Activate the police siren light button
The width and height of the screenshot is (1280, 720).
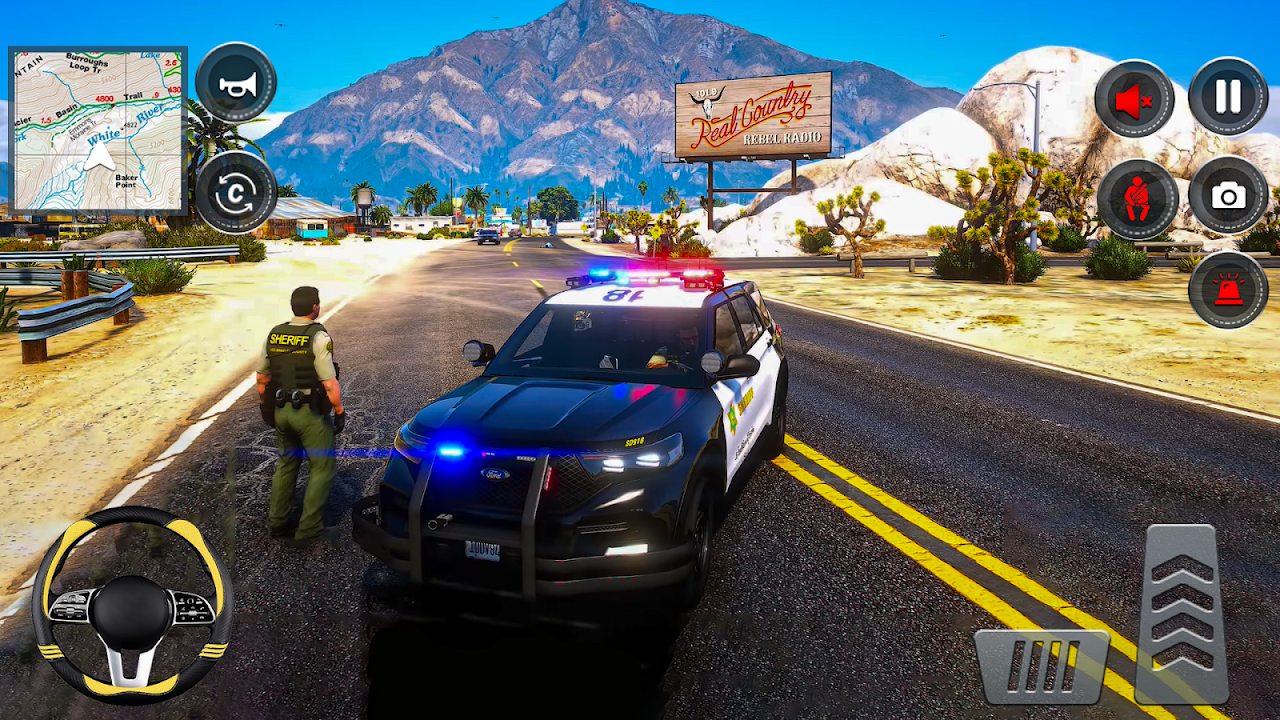point(1228,289)
